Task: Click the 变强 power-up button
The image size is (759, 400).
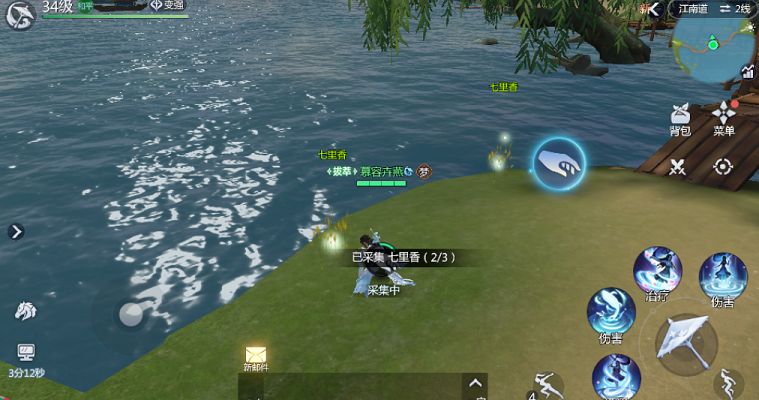Action: [x=167, y=5]
